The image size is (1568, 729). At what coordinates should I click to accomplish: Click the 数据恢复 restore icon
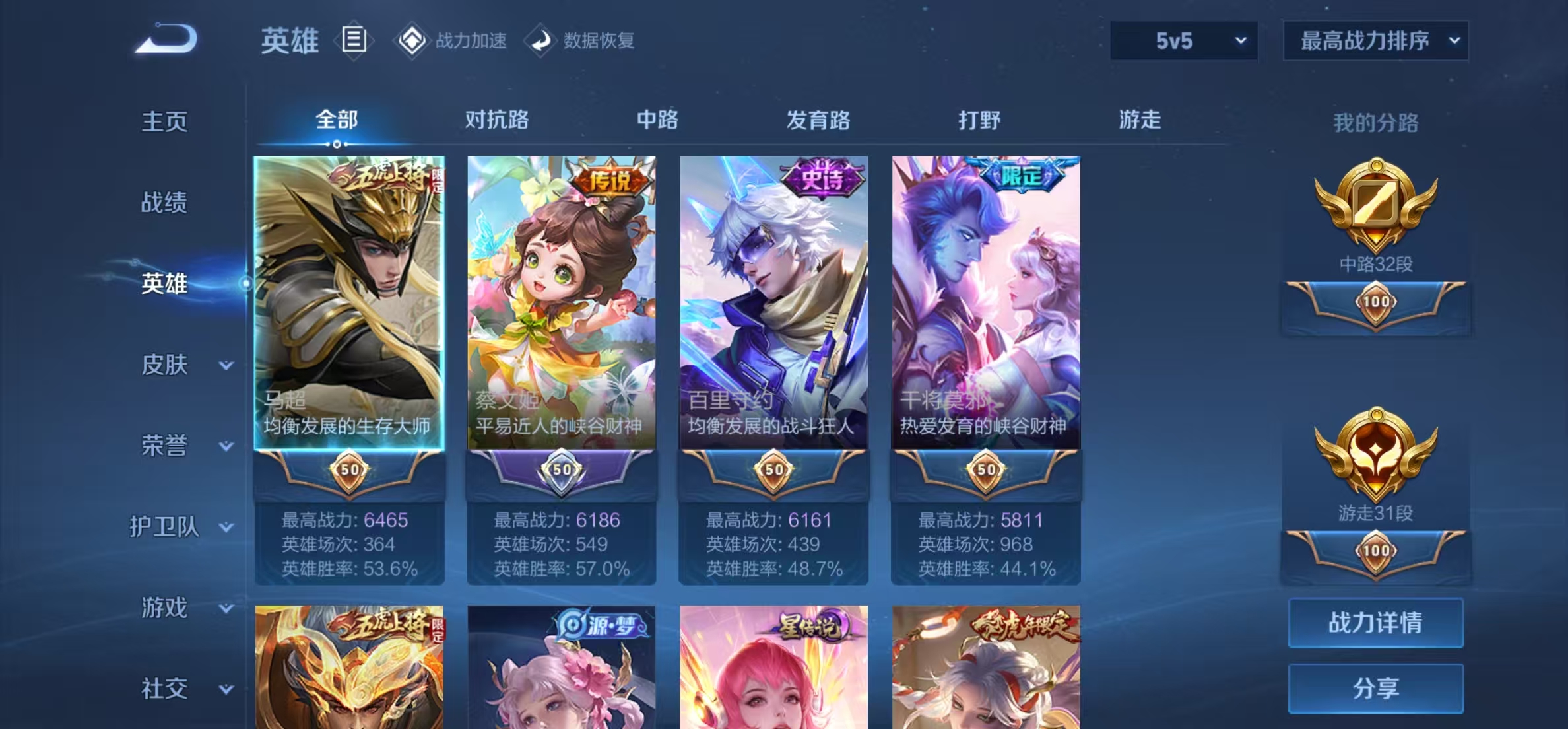tap(542, 40)
